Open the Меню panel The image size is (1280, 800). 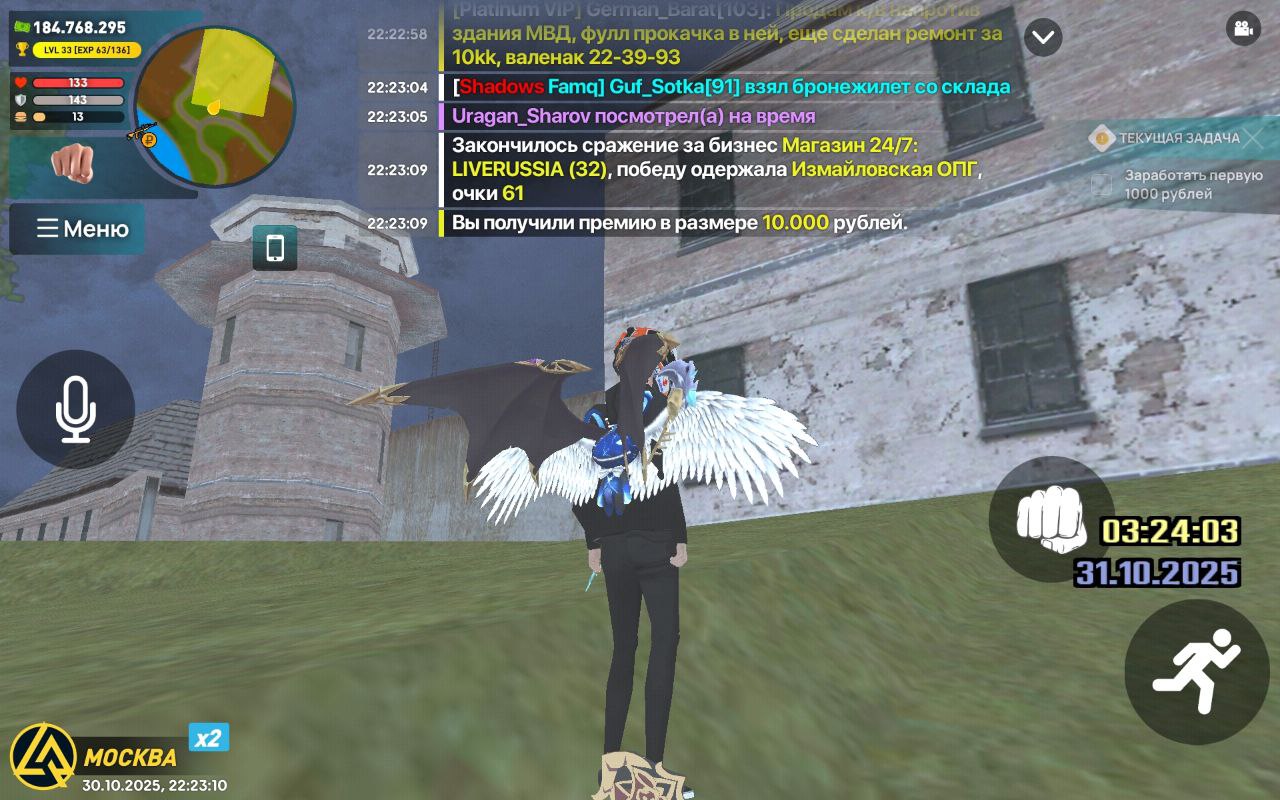pos(77,229)
